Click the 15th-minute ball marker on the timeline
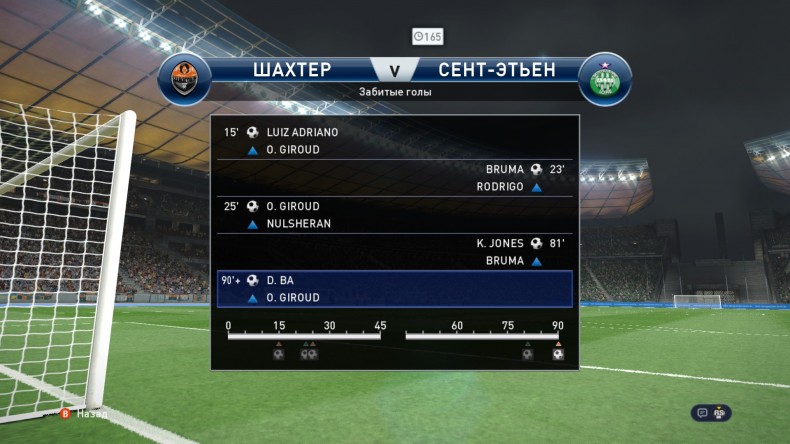 tap(279, 354)
